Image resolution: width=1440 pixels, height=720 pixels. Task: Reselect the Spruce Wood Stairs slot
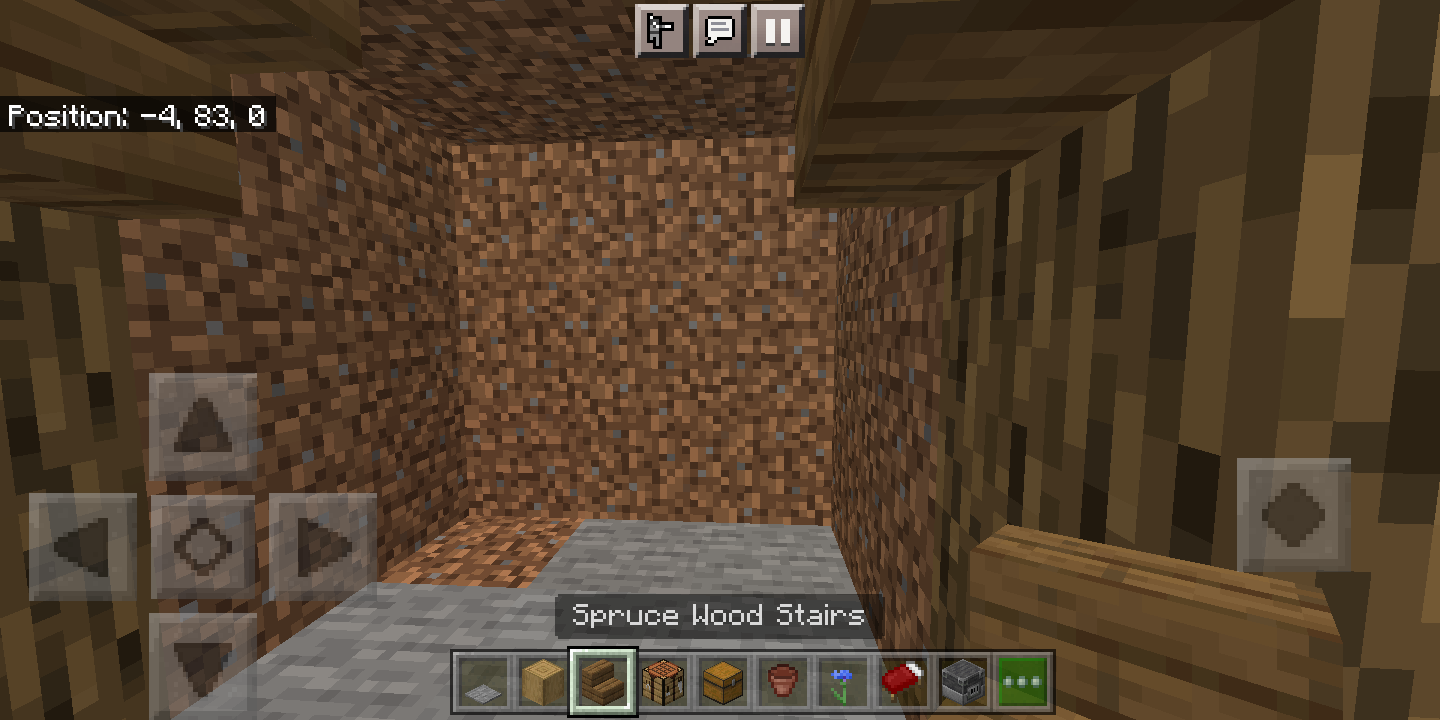point(603,681)
